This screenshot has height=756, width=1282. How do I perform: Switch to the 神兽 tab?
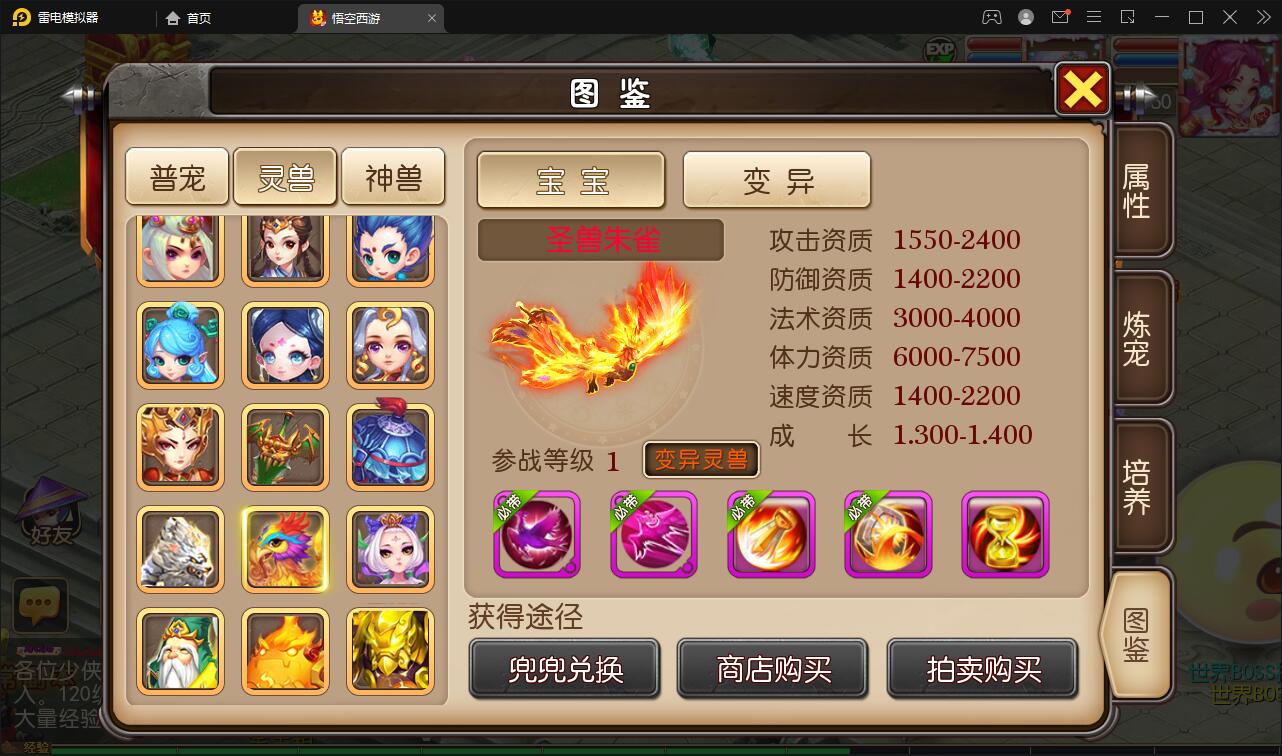tap(393, 175)
